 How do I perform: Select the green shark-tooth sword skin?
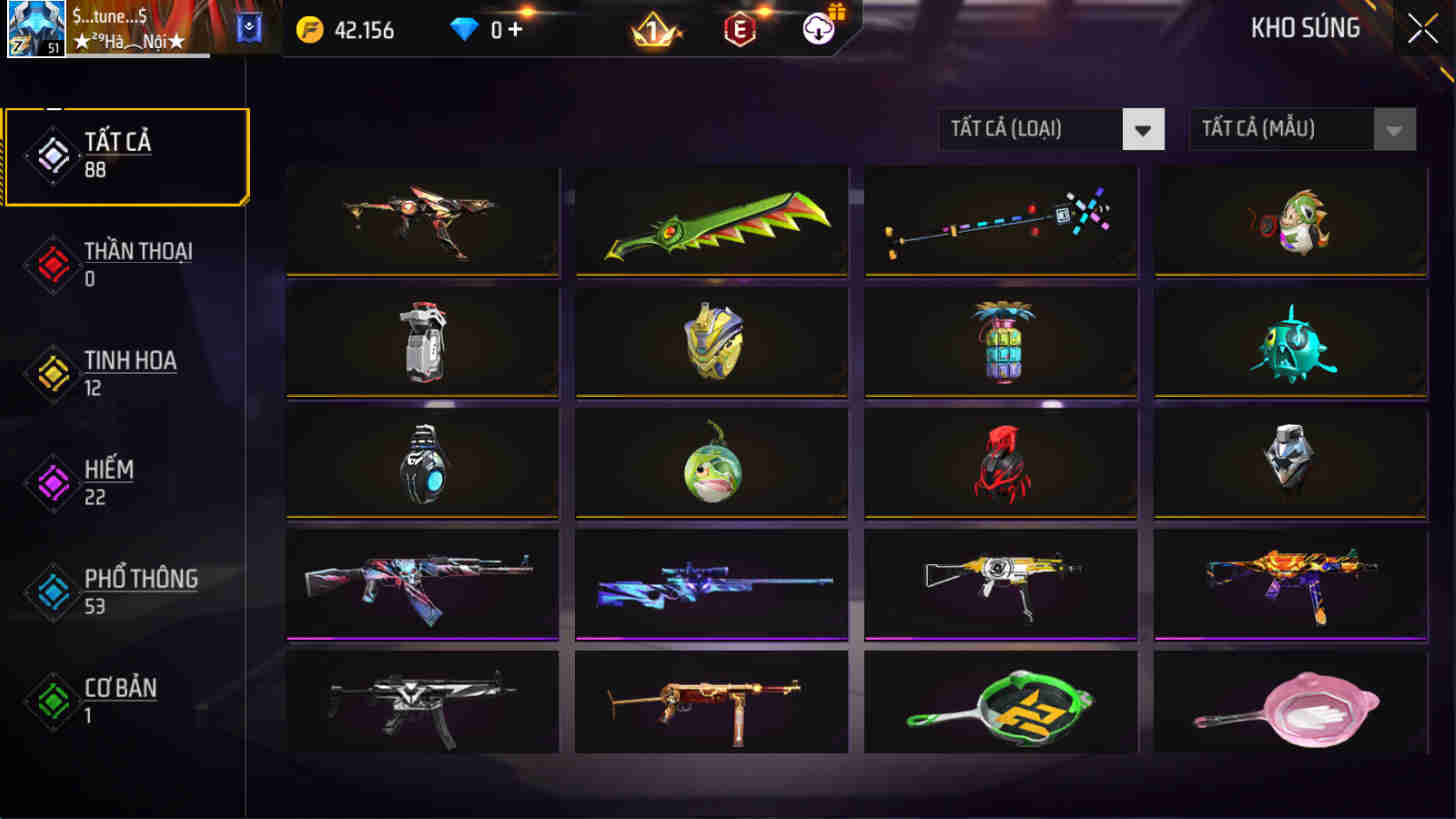point(711,222)
